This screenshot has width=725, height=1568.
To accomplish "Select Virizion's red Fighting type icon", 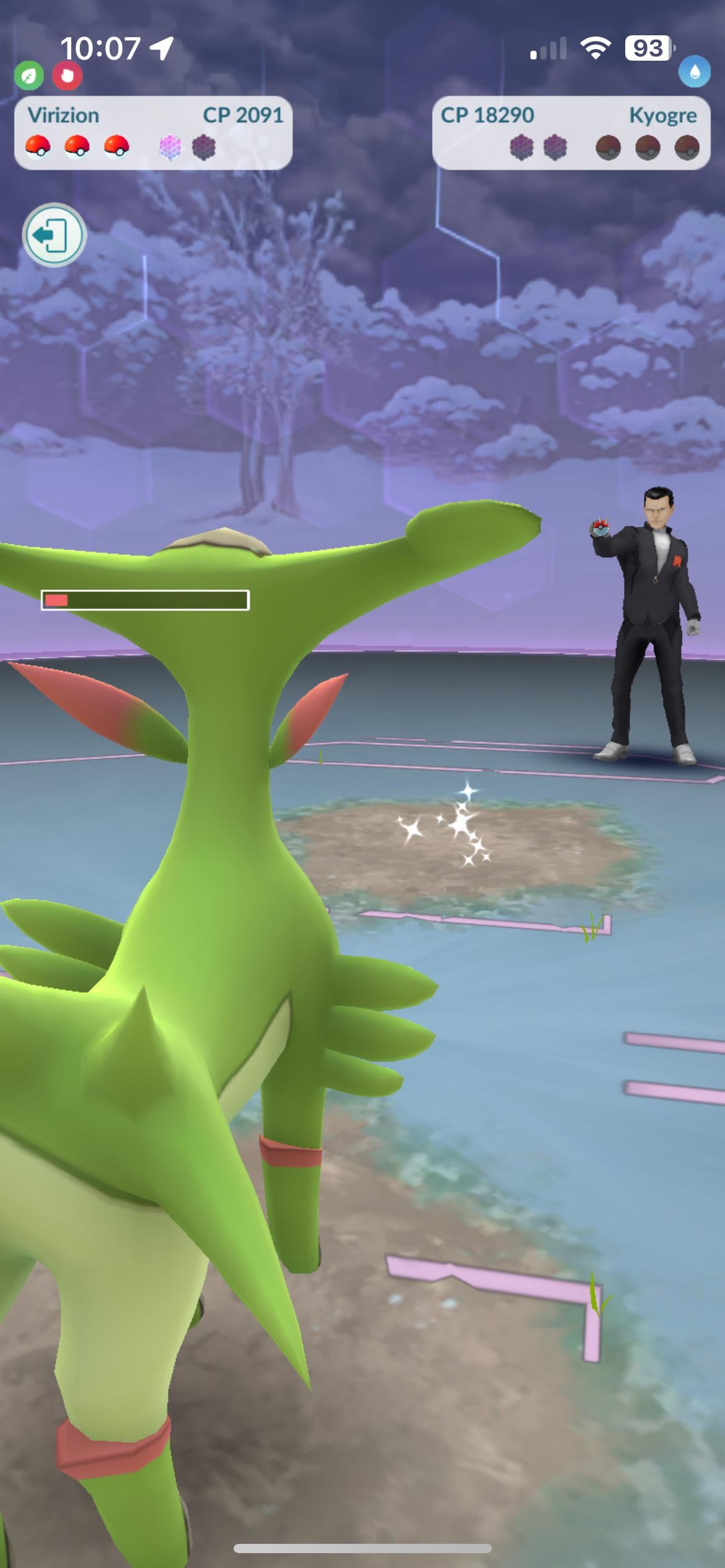I will pos(67,76).
